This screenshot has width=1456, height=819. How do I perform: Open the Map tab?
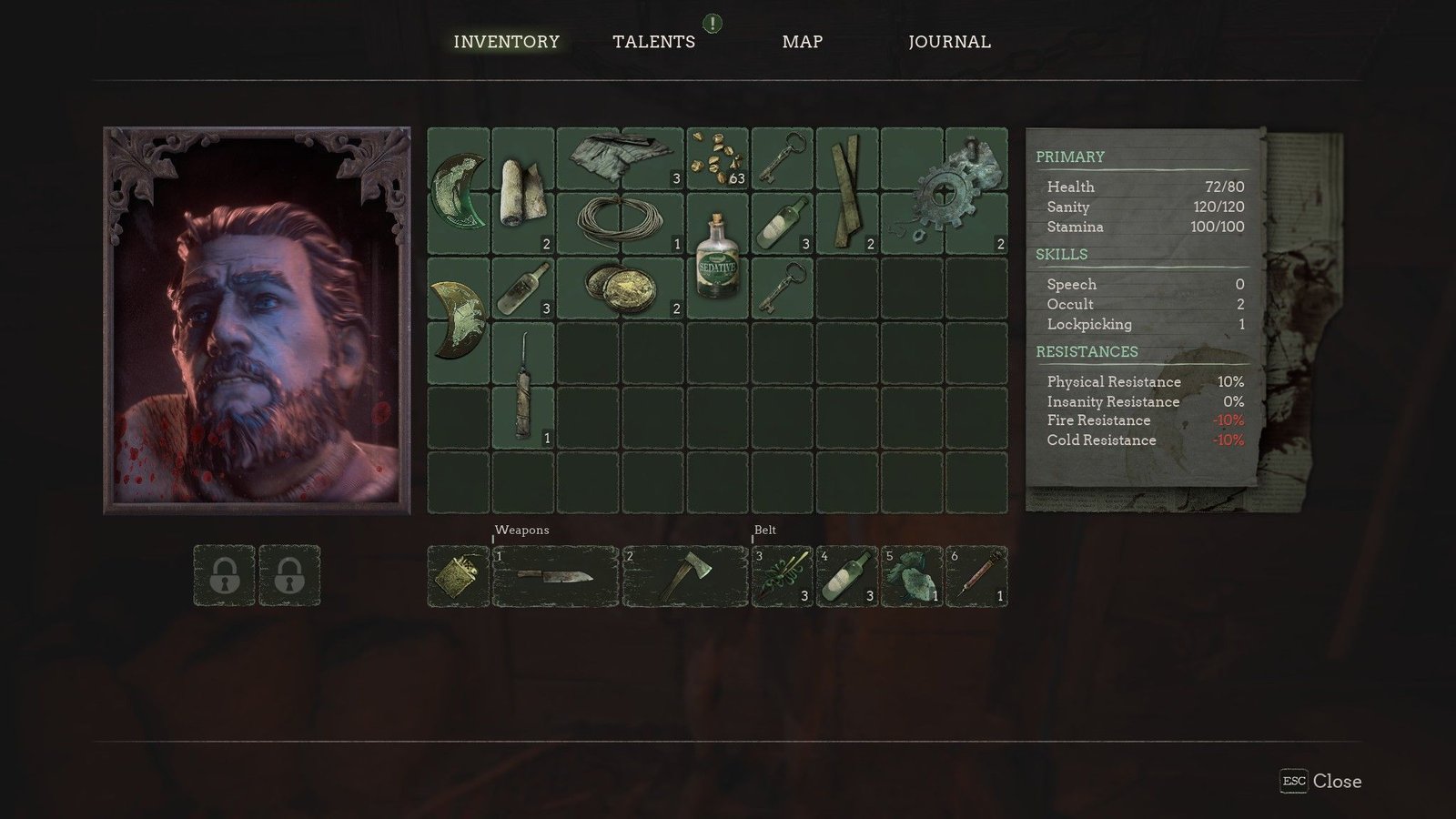click(802, 42)
